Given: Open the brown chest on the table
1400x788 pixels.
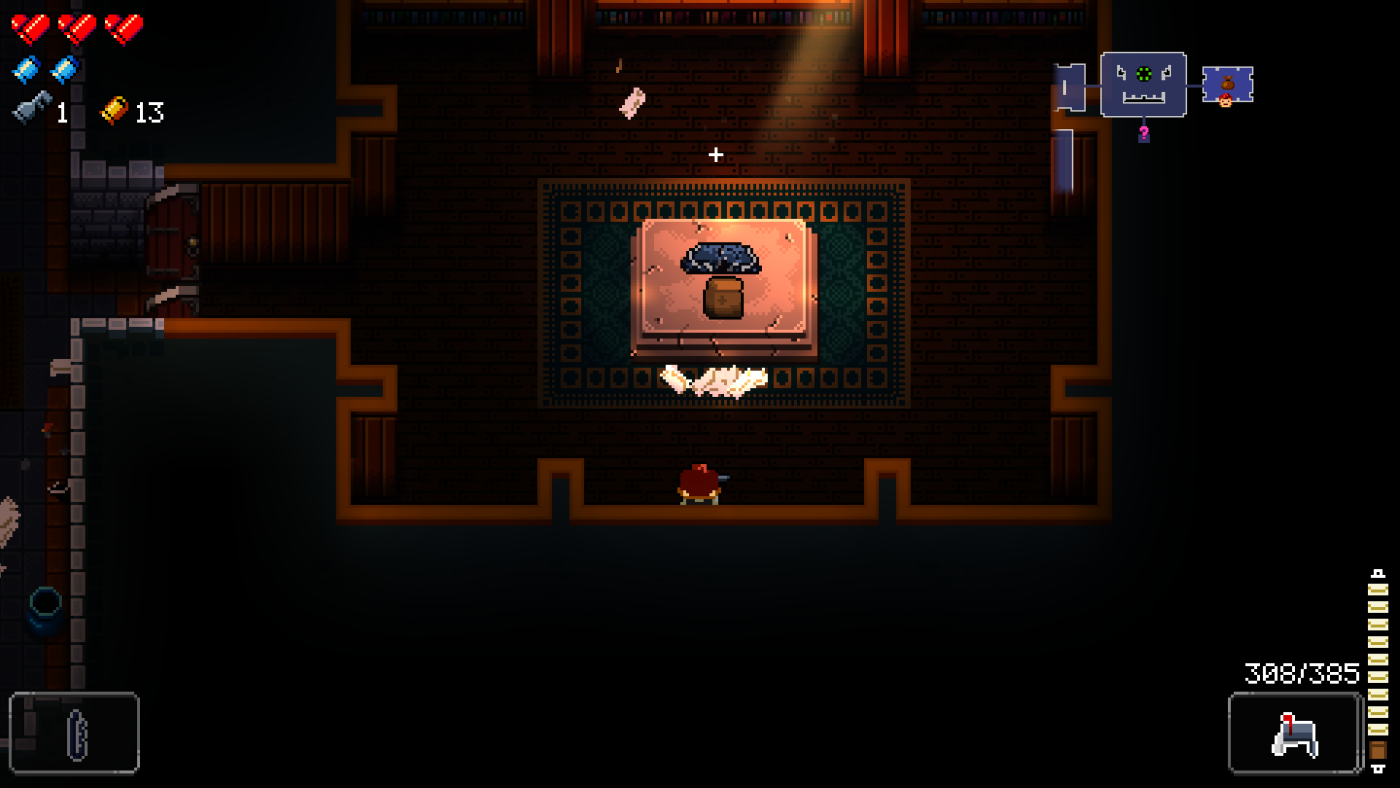Looking at the screenshot, I should (723, 300).
